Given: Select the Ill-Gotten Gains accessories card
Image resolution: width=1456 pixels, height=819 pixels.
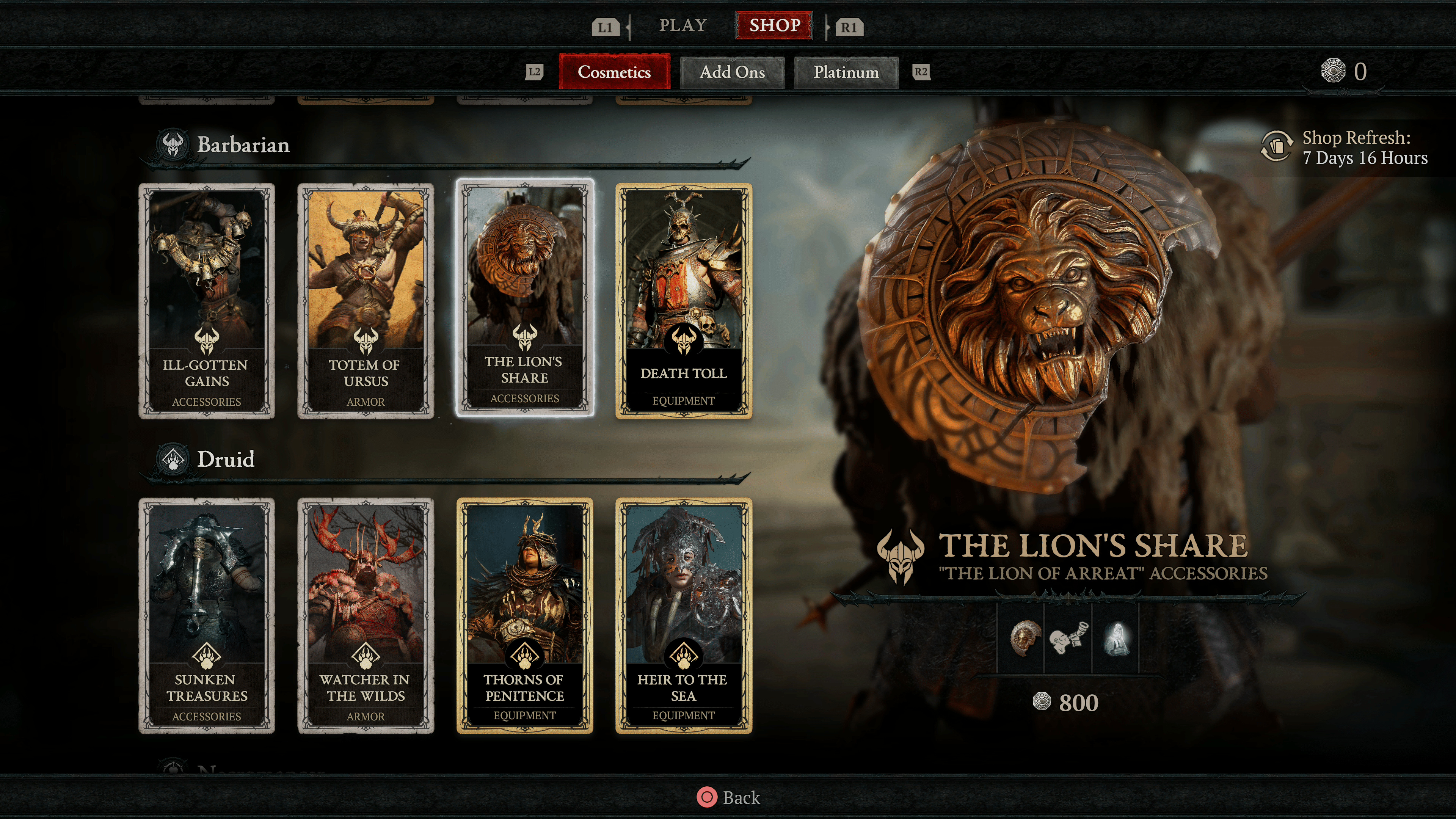Looking at the screenshot, I should tap(207, 300).
